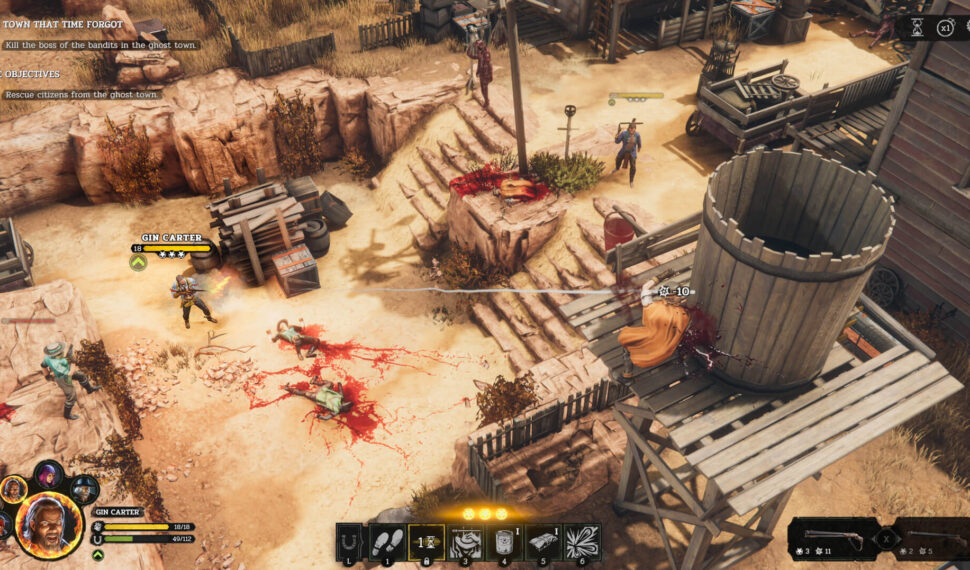Viewport: 970px width, 570px height.
Task: Switch to the purple-haired party member
Action: [48, 473]
